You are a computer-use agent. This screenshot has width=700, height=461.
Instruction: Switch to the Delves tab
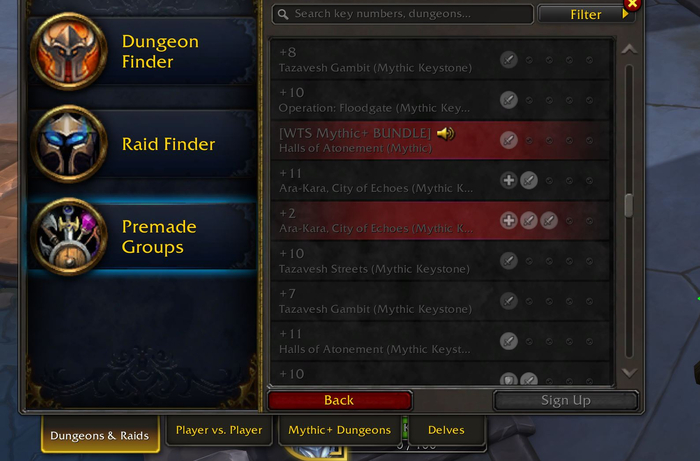pos(446,431)
